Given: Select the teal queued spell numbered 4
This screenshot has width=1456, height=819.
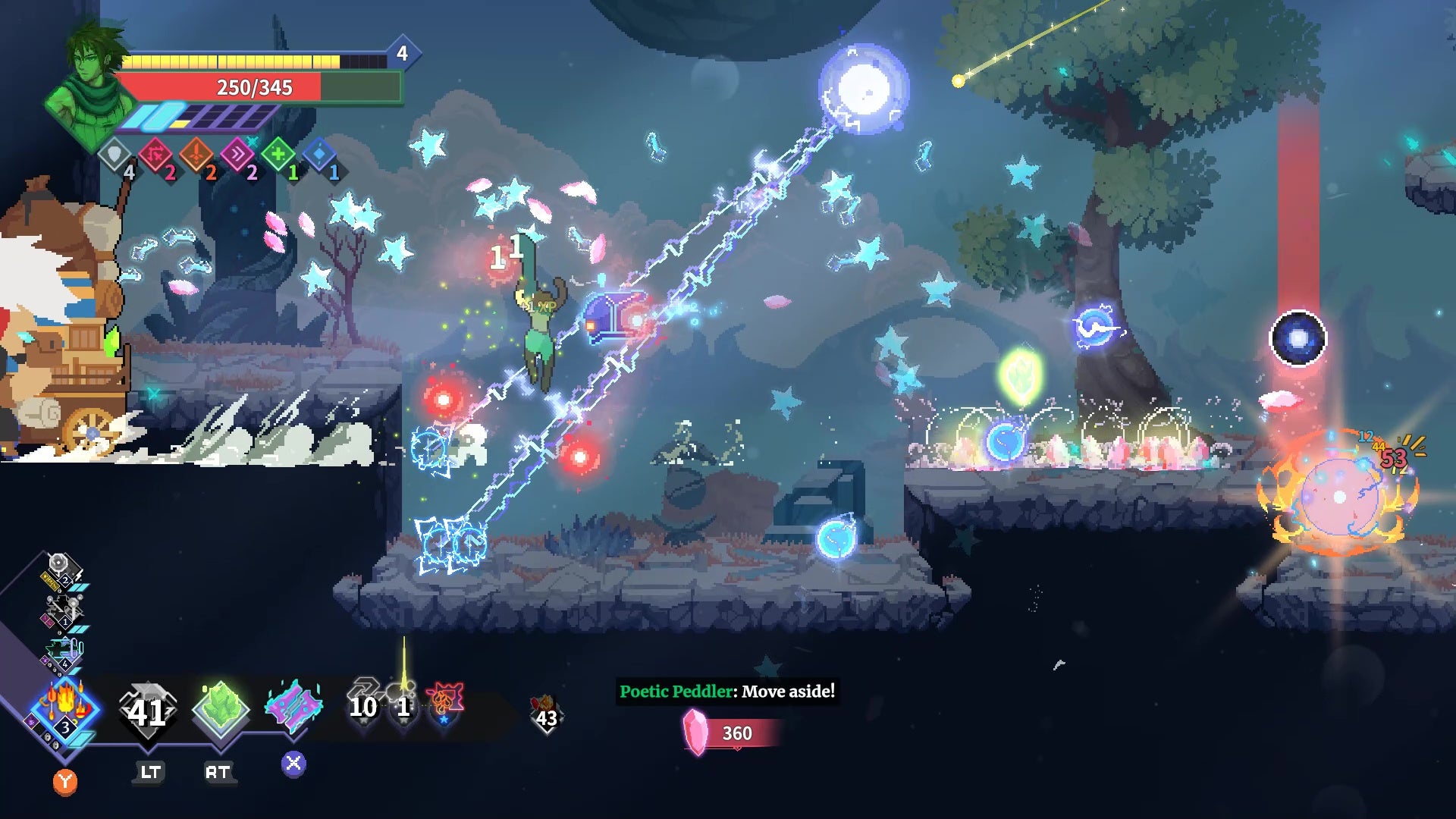Looking at the screenshot, I should pos(64,652).
